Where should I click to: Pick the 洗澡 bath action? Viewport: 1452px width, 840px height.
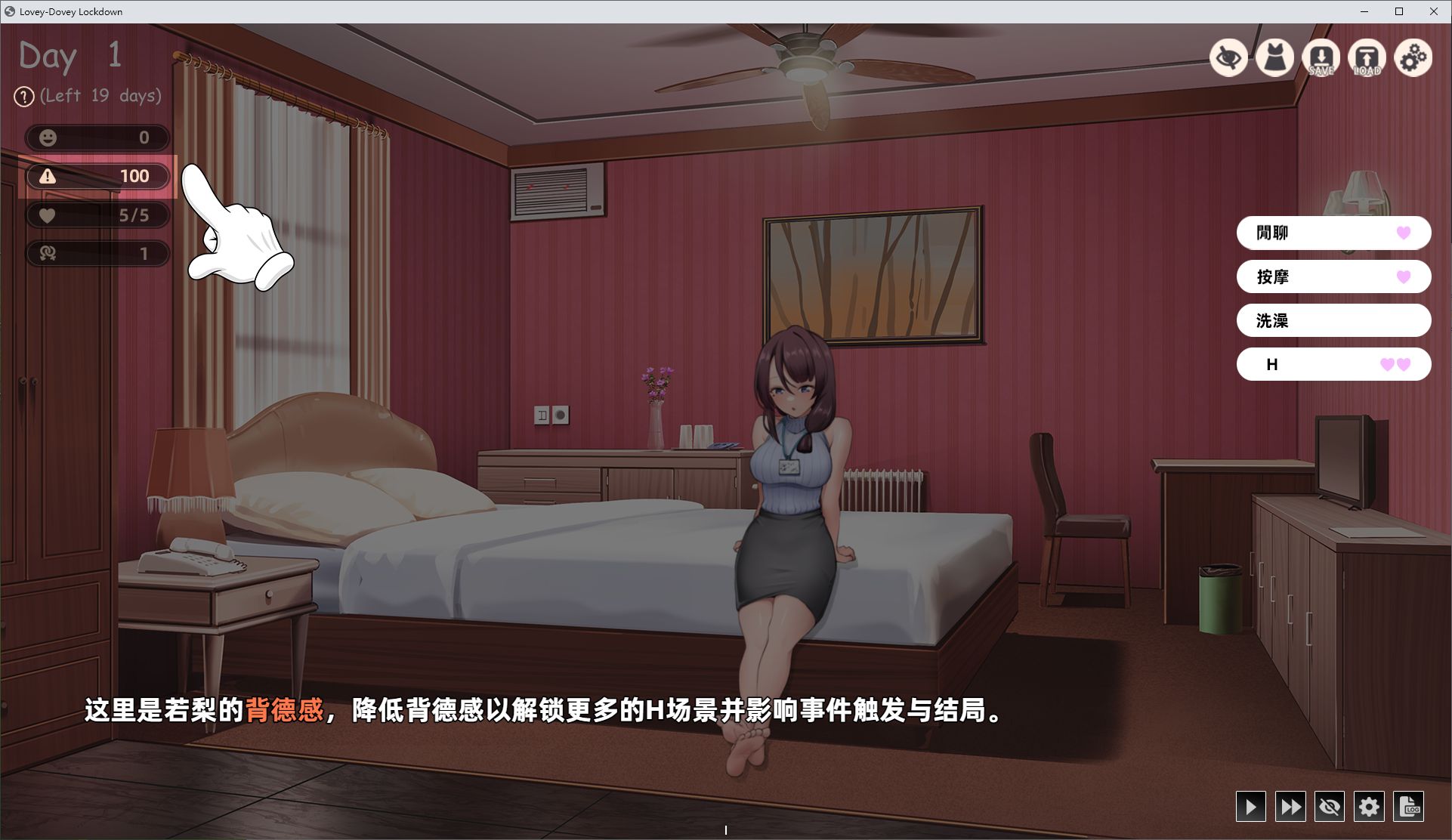(1333, 320)
